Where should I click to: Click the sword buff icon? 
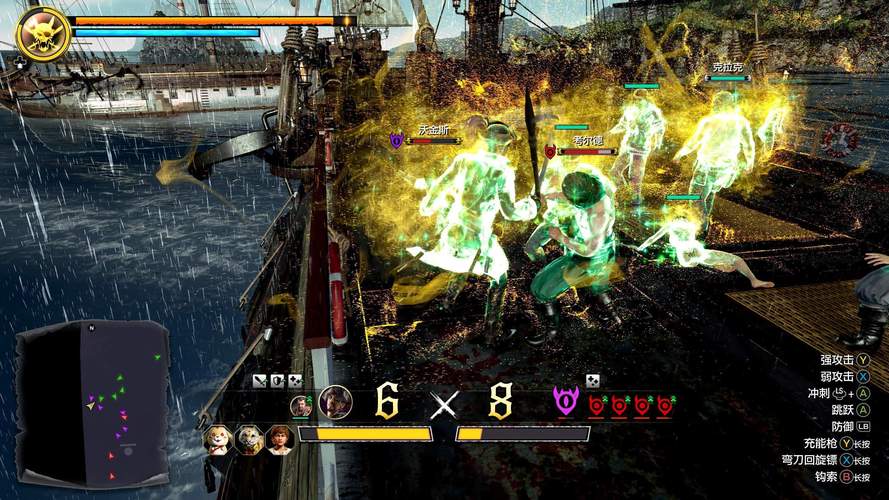(x=260, y=380)
